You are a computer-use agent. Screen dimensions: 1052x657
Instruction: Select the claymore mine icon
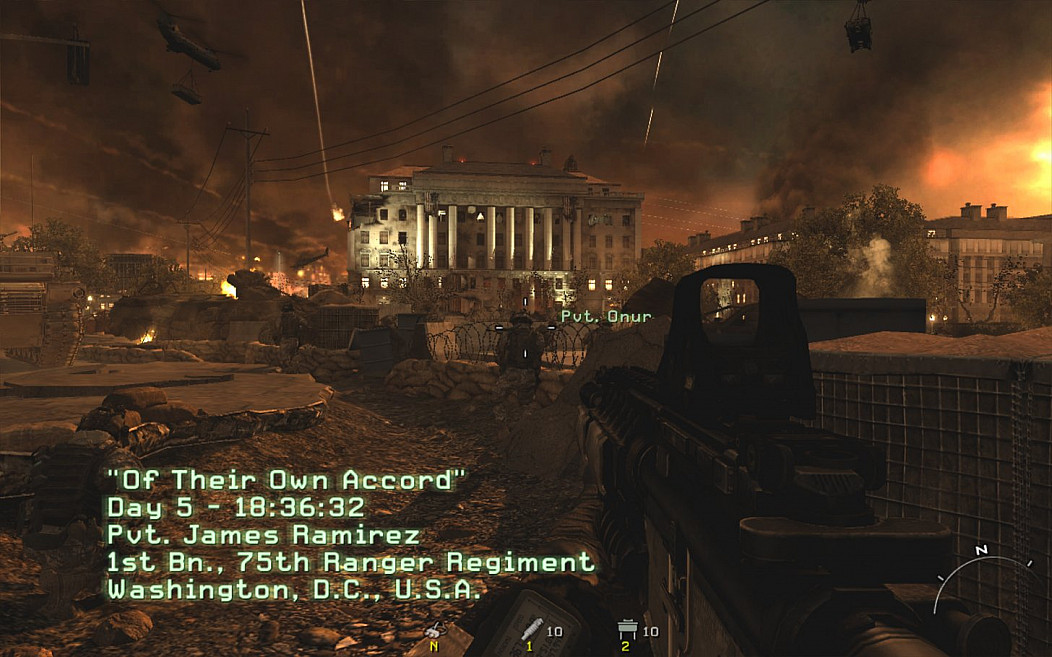tap(628, 629)
